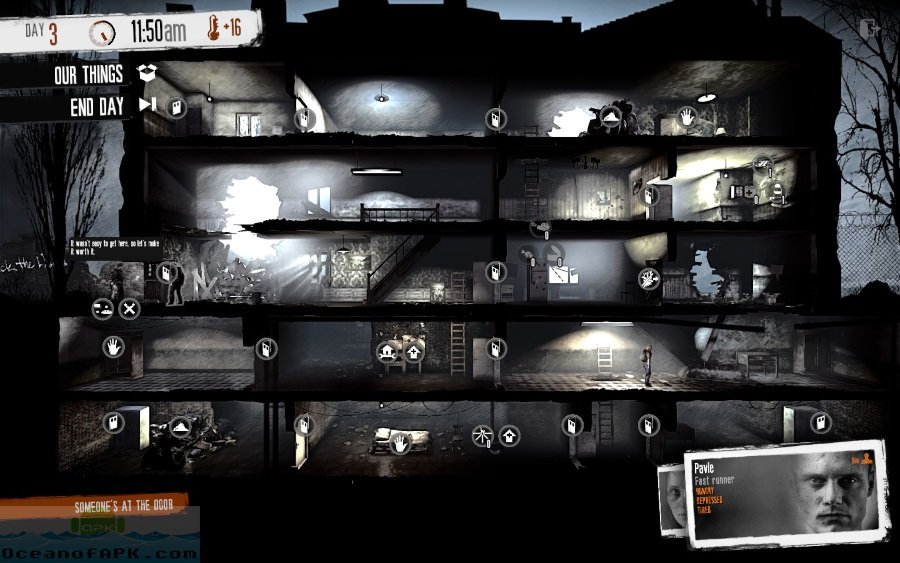Viewport: 900px width, 563px height.
Task: Click the rubble pile icon on the top floor
Action: 613,119
